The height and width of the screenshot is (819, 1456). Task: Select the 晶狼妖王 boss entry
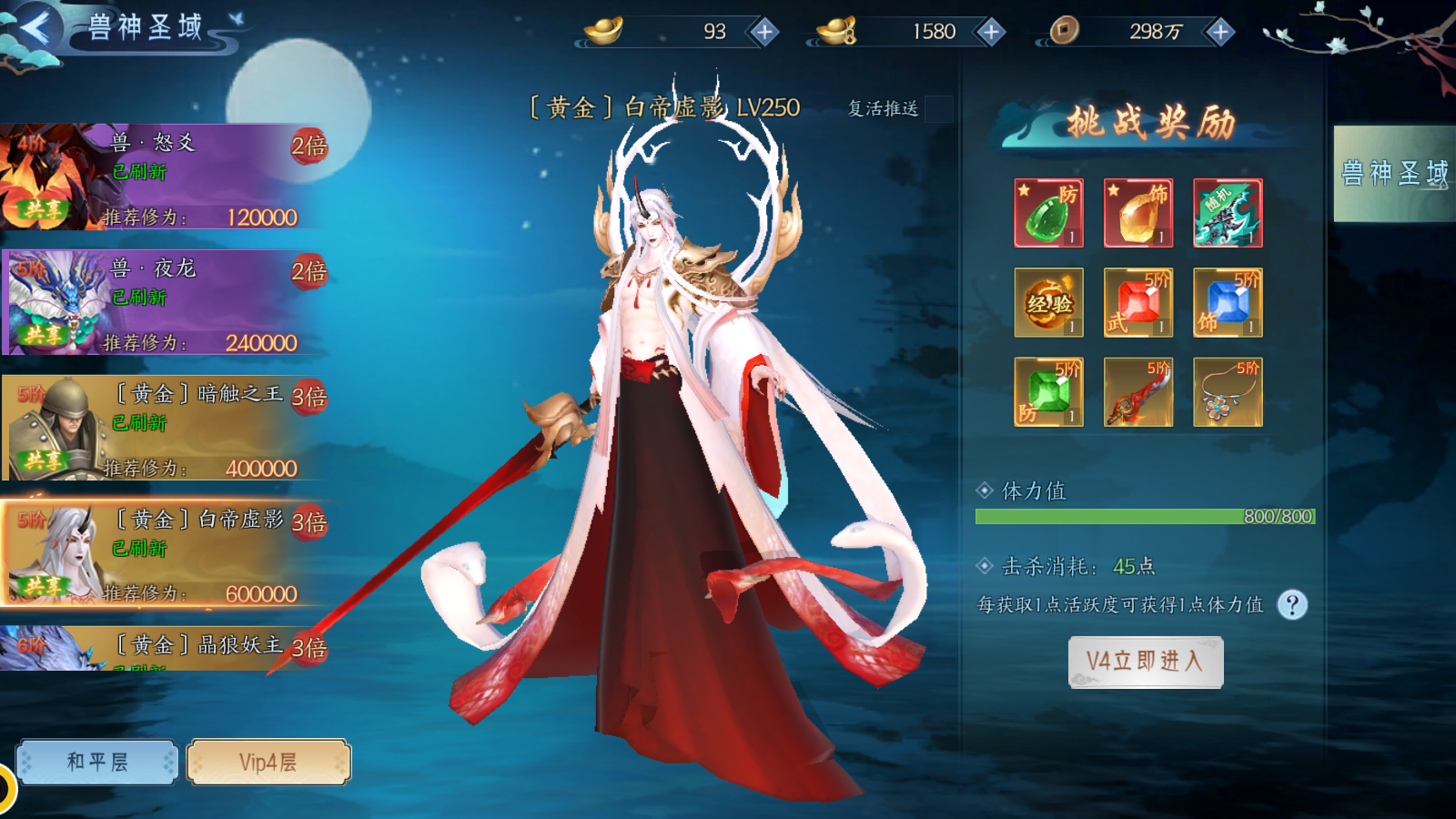(164, 649)
